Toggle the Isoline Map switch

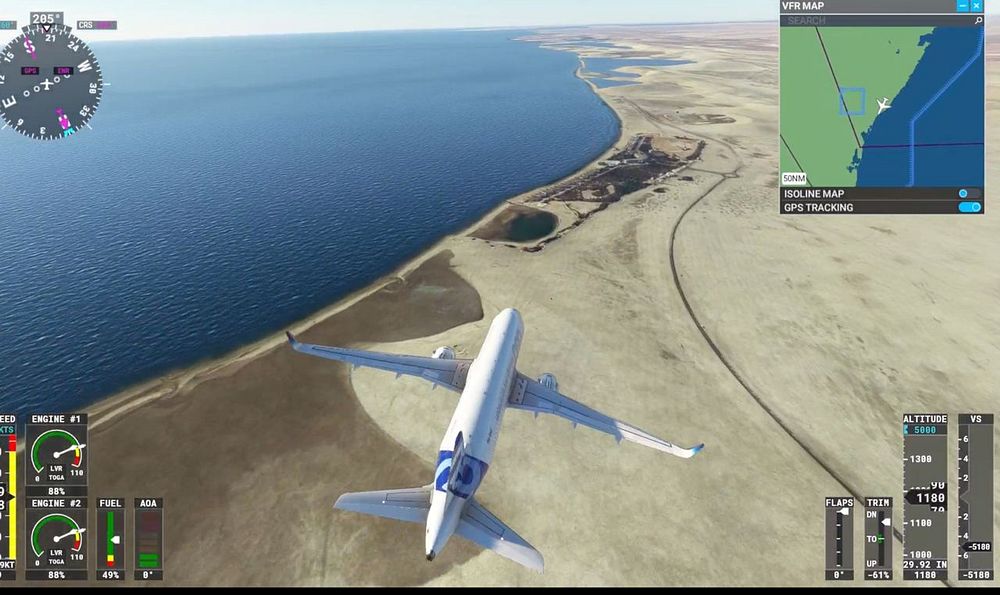(968, 193)
